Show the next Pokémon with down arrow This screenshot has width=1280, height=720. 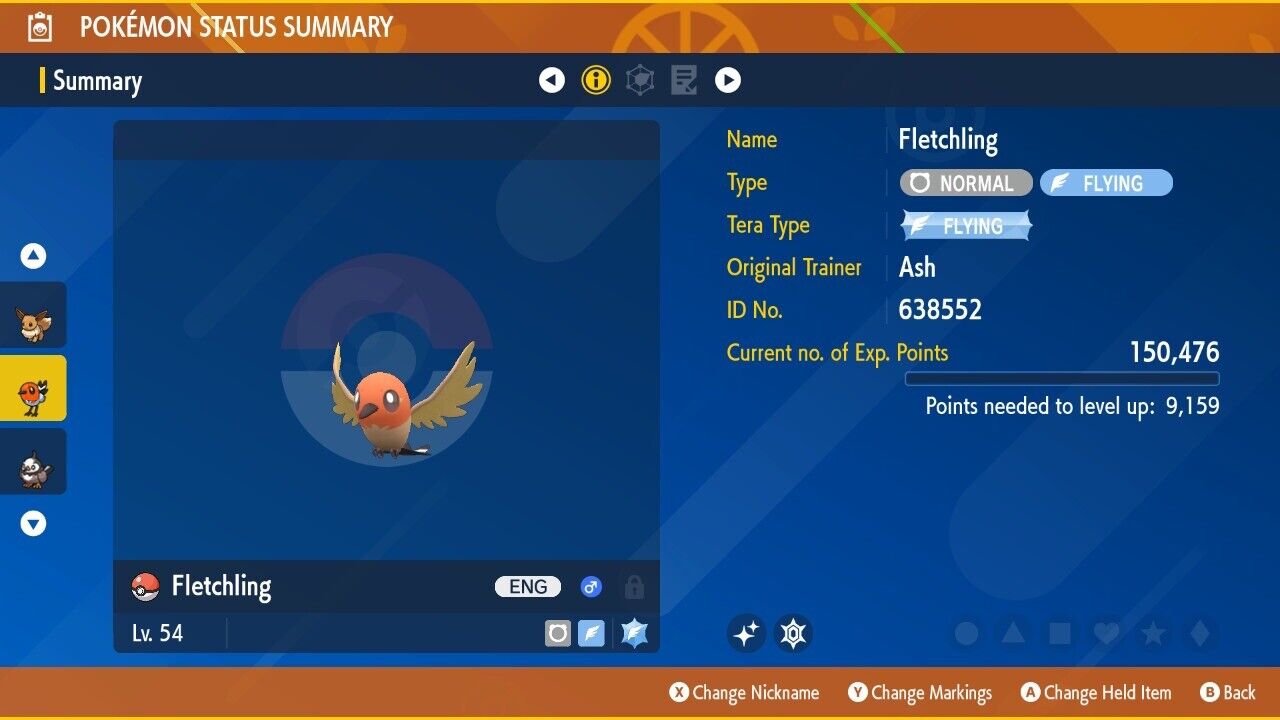(33, 523)
